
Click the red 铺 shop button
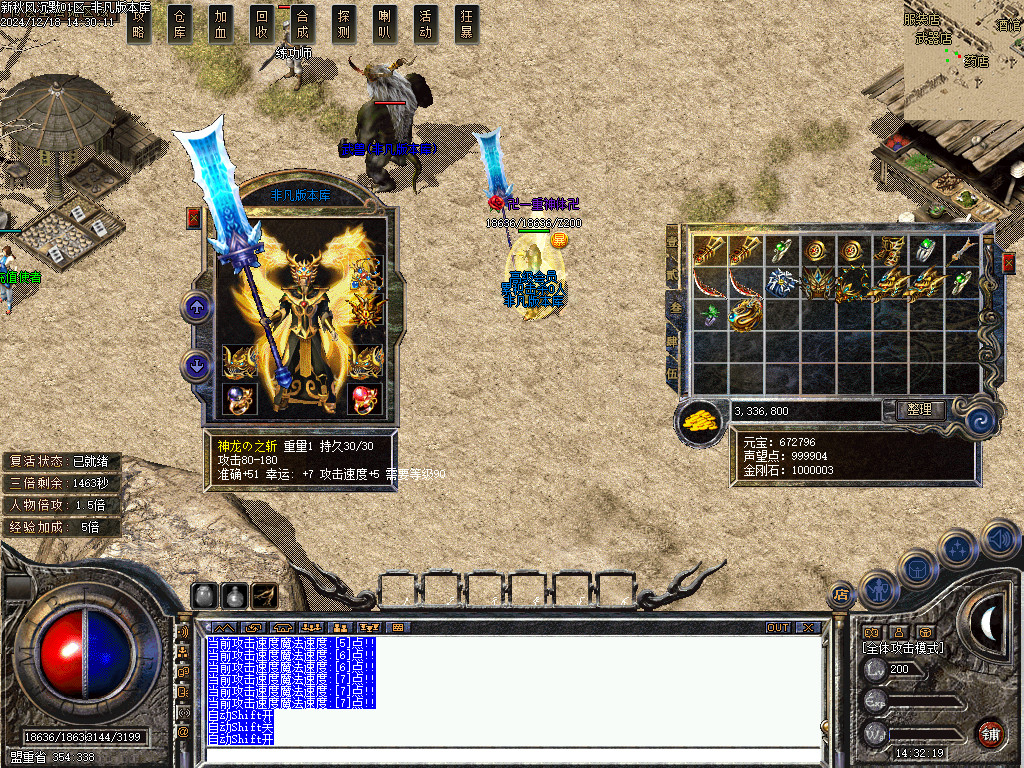[x=990, y=733]
